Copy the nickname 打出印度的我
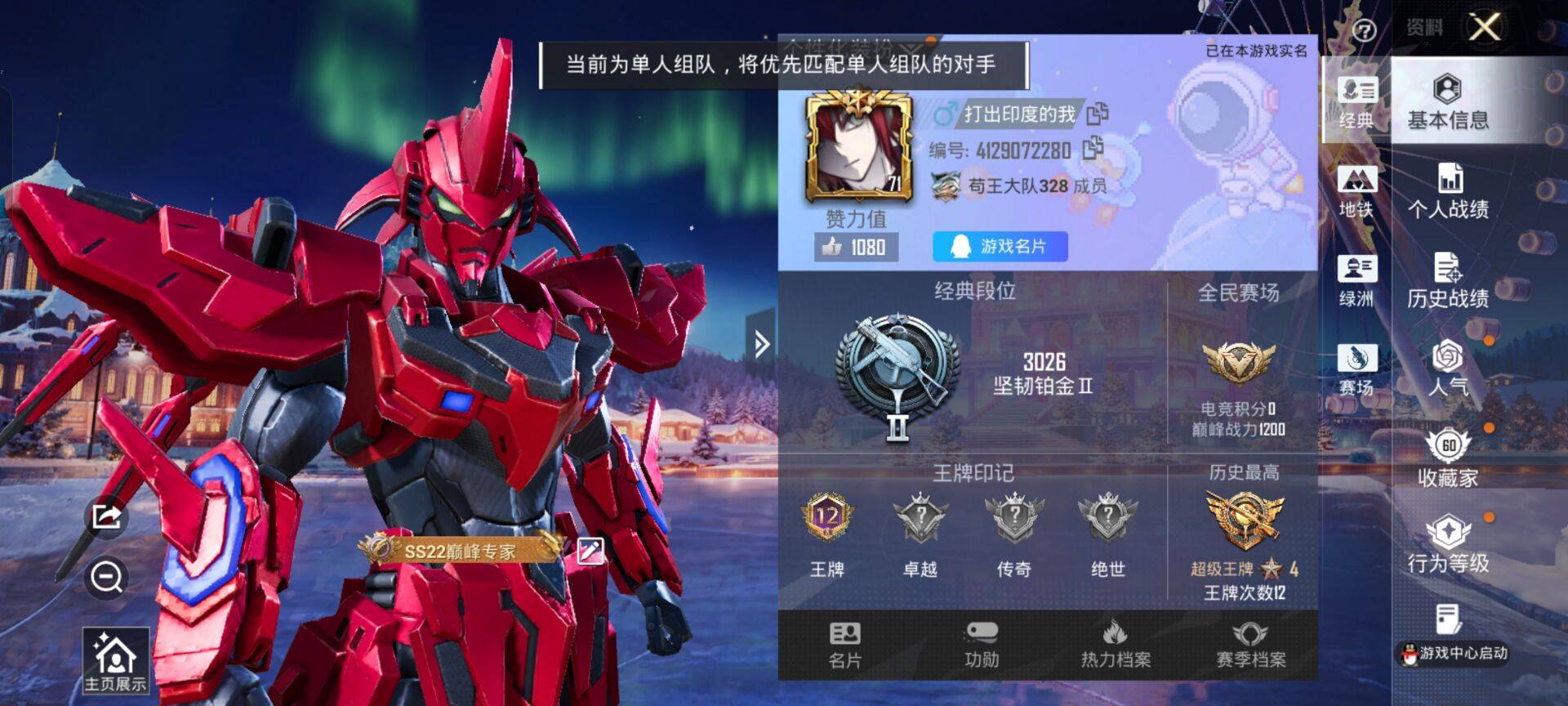 [1098, 114]
